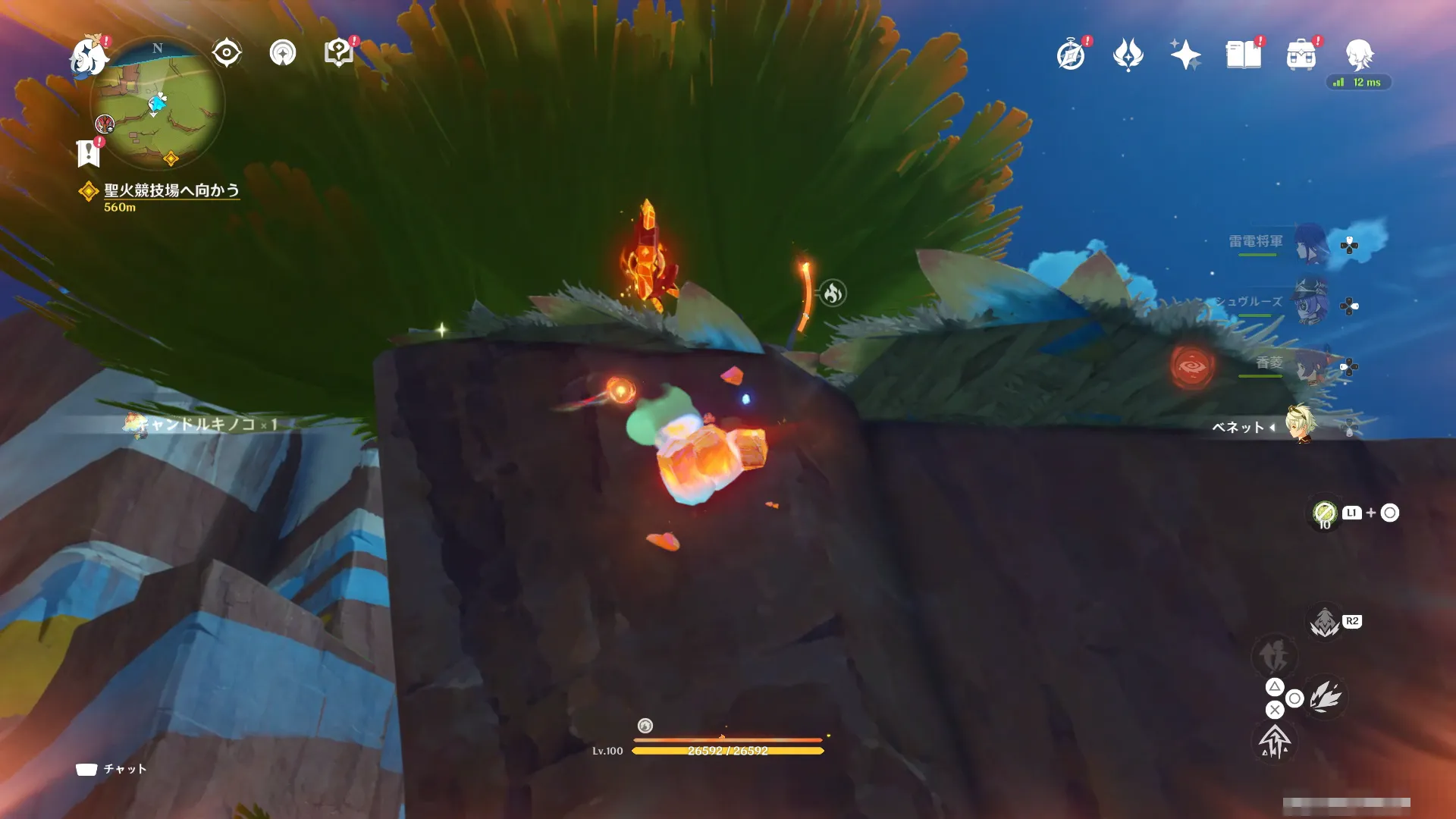
Task: Open the flame-shaped emblem icon in top bar
Action: click(1128, 55)
